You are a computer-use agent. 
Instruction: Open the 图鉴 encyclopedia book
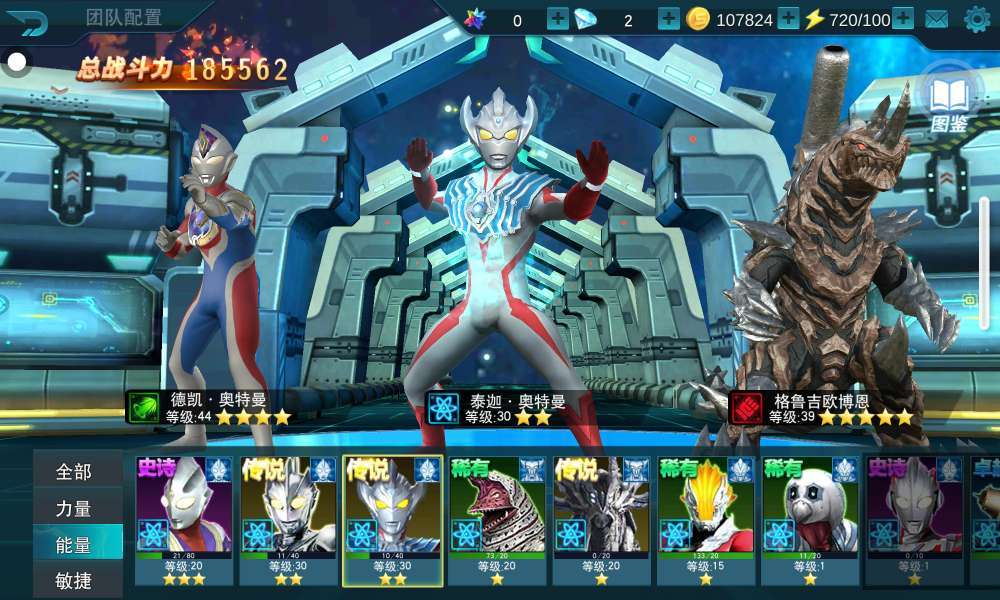pos(949,101)
